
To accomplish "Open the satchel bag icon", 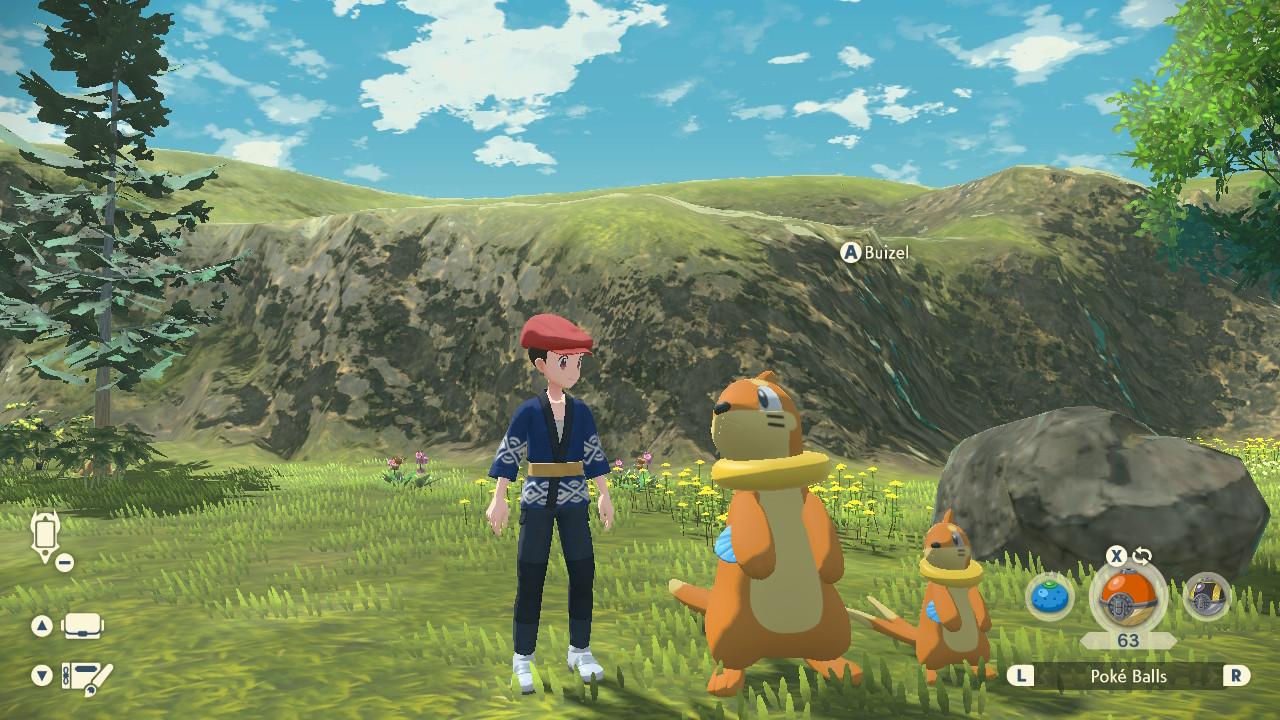I will pos(83,627).
